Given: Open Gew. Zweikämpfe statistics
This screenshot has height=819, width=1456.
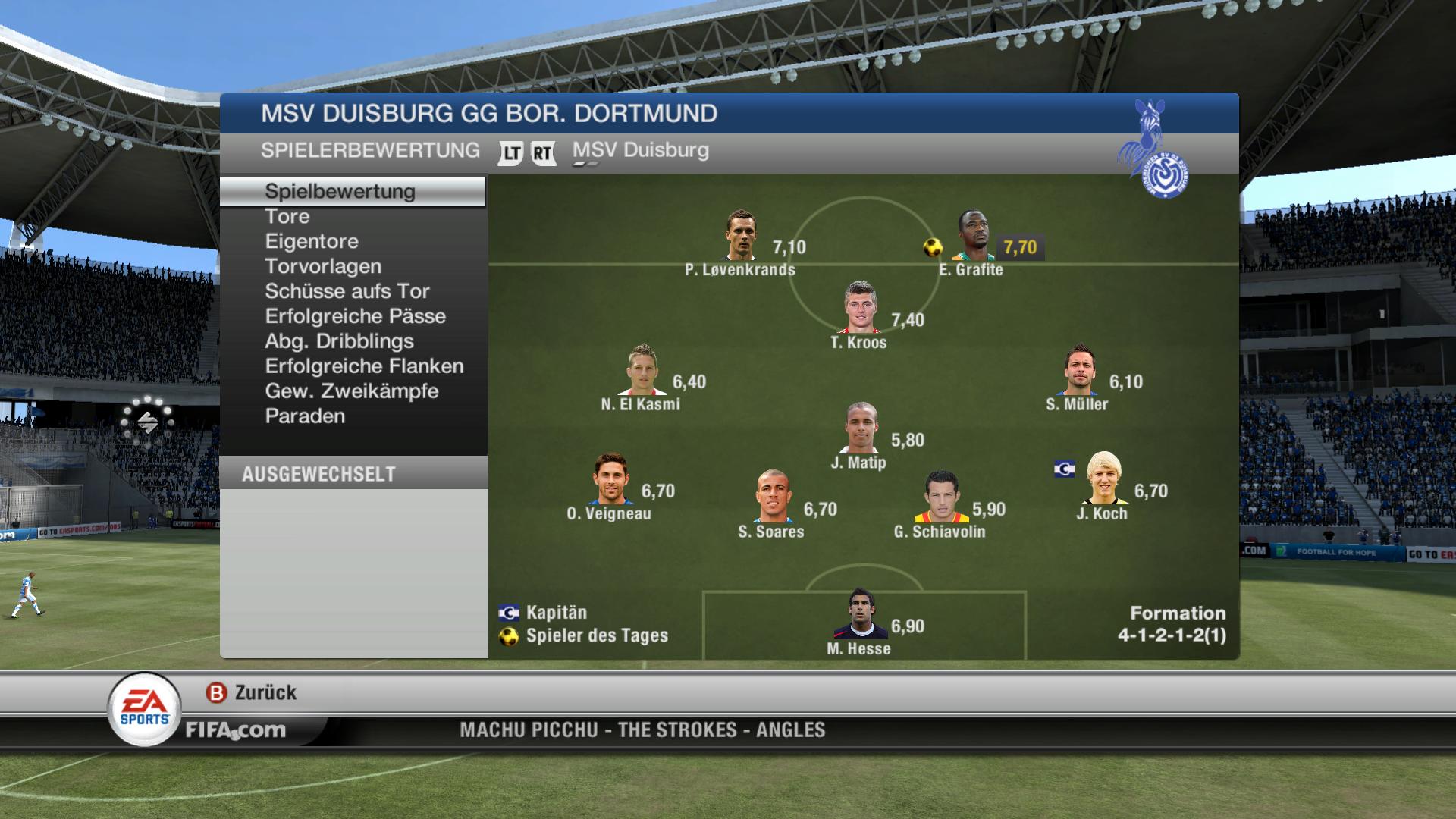Looking at the screenshot, I should (x=351, y=391).
